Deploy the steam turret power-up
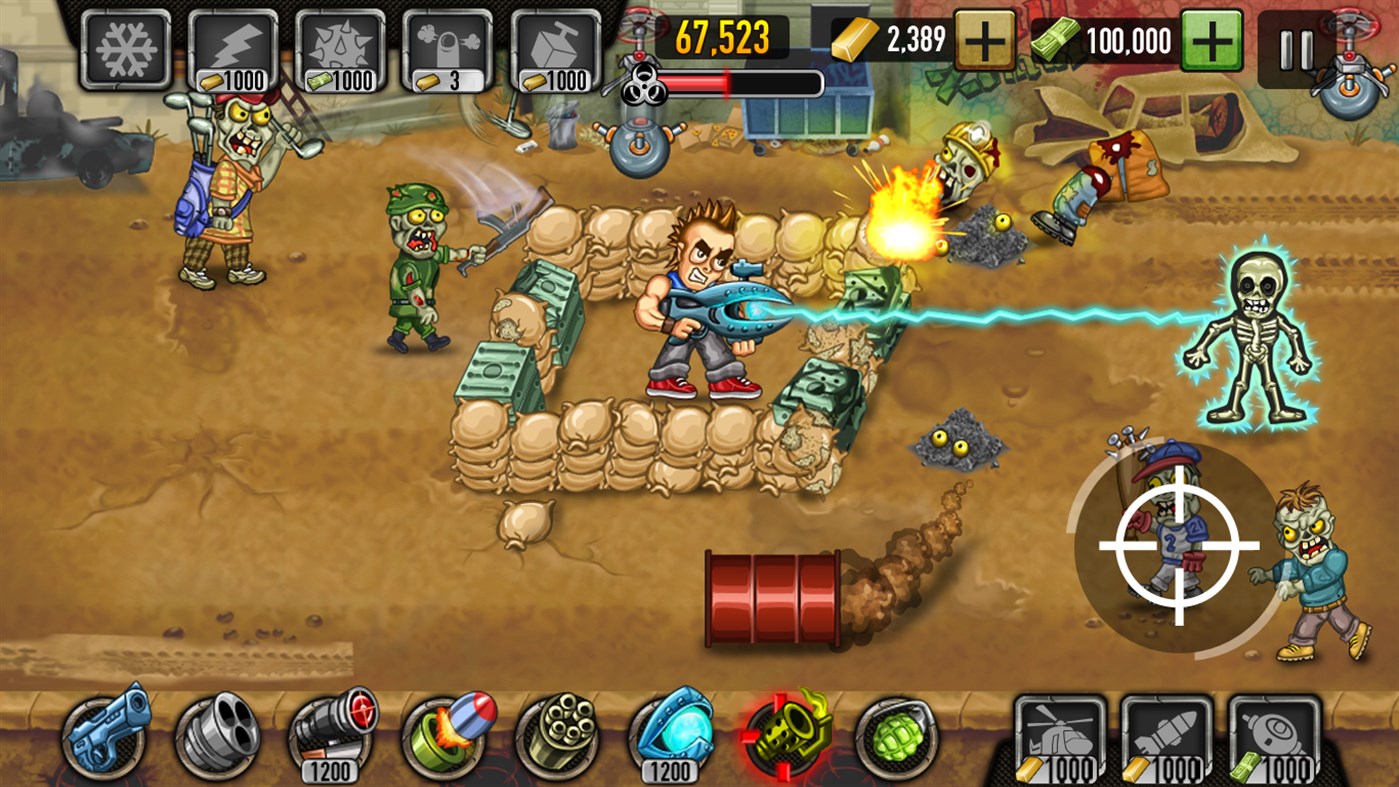 coord(449,44)
